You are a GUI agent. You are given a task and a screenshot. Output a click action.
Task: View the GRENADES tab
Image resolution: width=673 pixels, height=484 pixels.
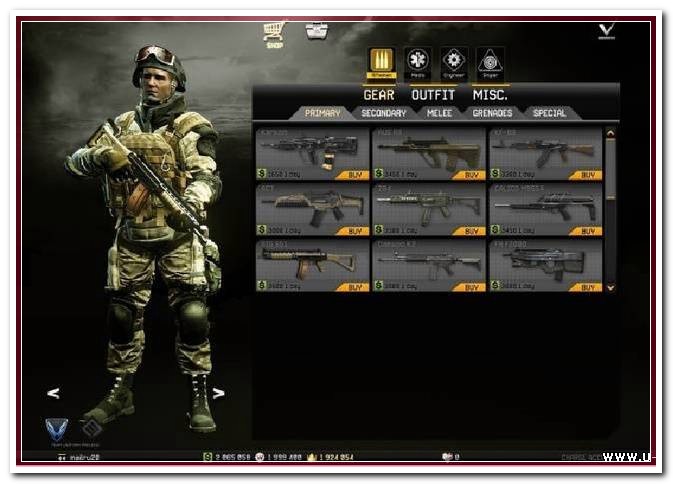(x=493, y=113)
